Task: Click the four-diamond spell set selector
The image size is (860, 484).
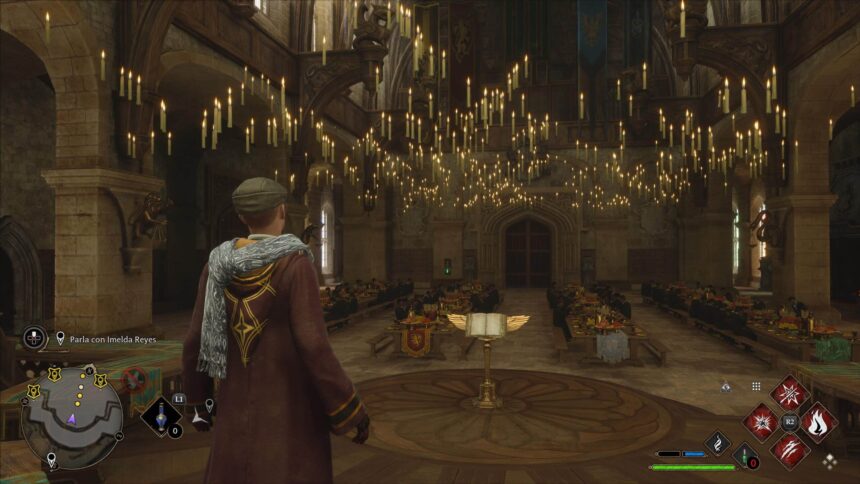Action: click(830, 460)
